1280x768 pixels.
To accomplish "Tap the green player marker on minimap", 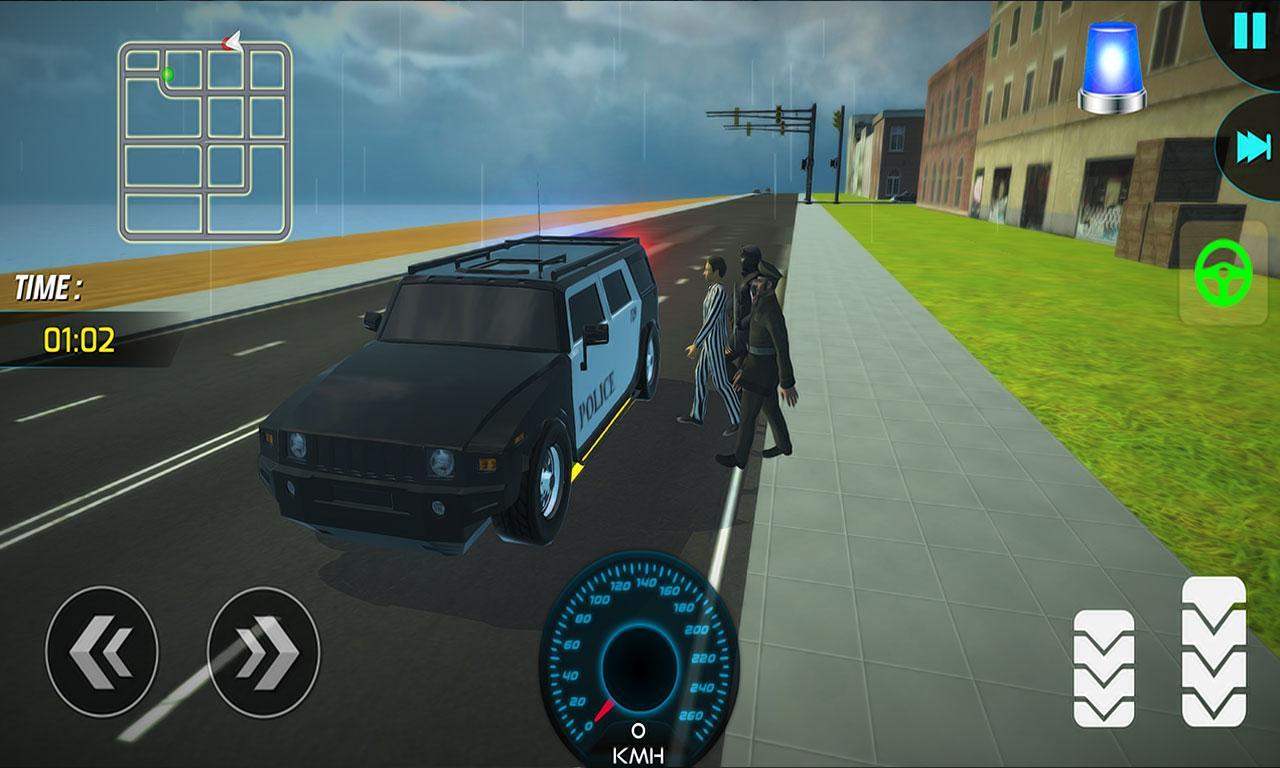I will pyautogui.click(x=166, y=74).
